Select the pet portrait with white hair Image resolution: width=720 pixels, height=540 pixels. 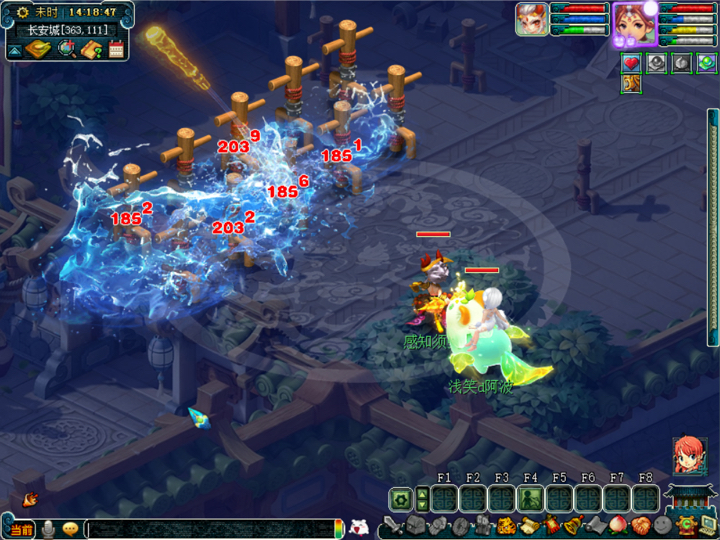coord(530,18)
